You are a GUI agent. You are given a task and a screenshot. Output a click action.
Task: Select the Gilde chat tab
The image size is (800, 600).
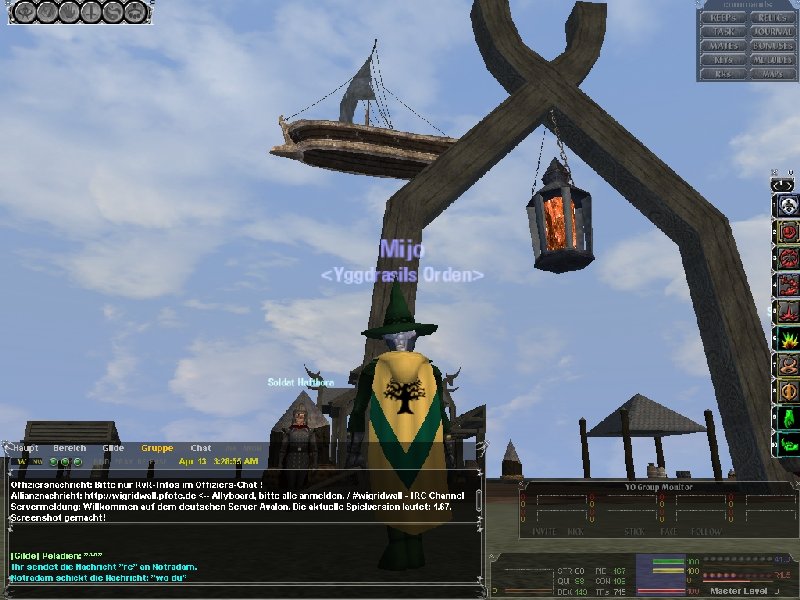113,449
